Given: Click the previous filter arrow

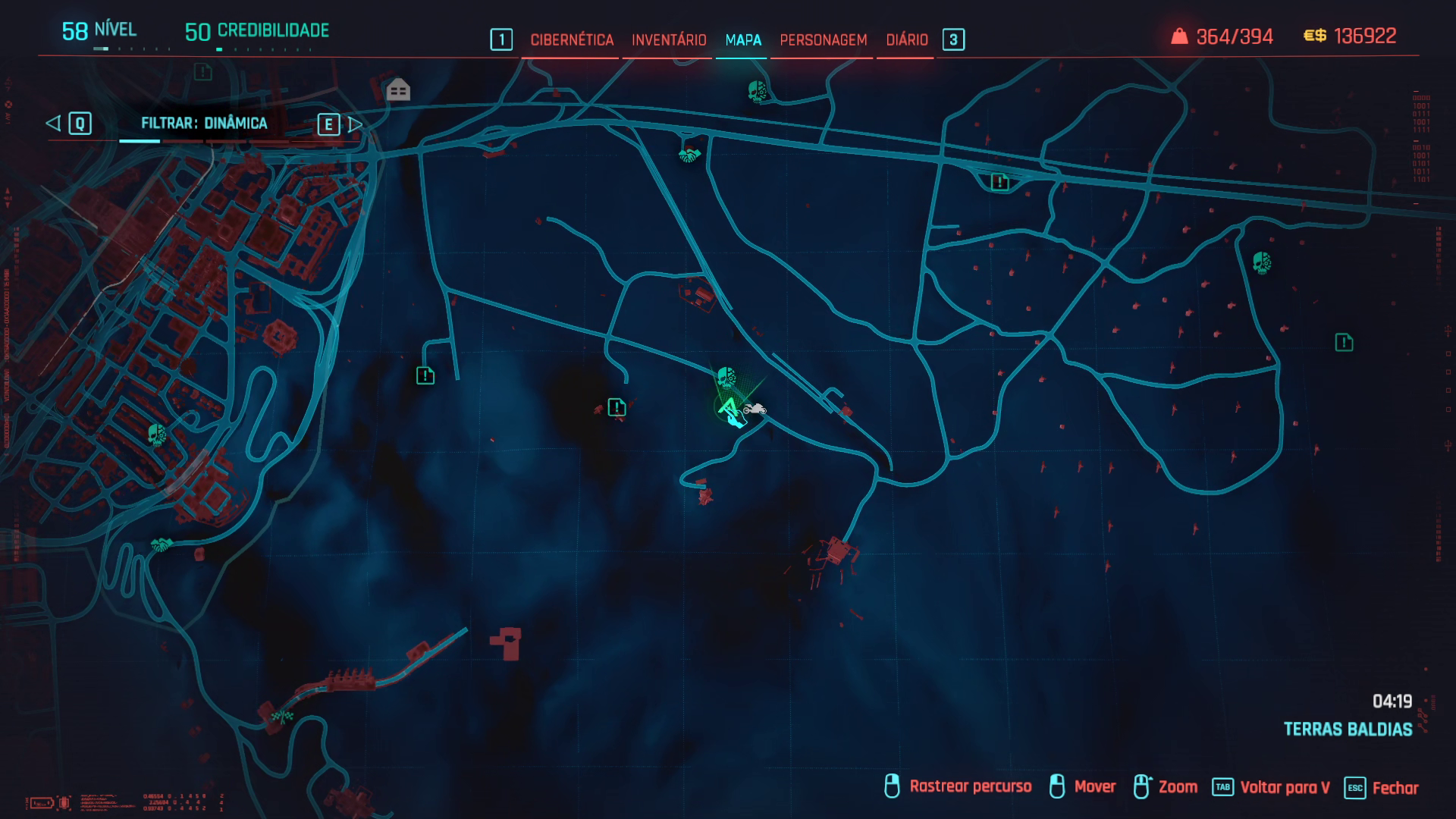Looking at the screenshot, I should pyautogui.click(x=54, y=123).
